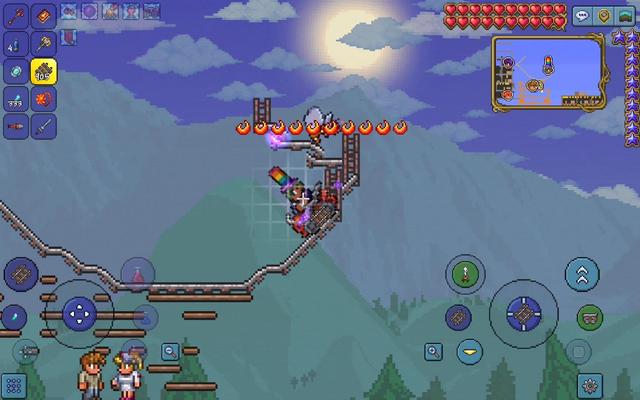Tap the right-side magnifier zoom button
640x400 pixels.
[434, 351]
